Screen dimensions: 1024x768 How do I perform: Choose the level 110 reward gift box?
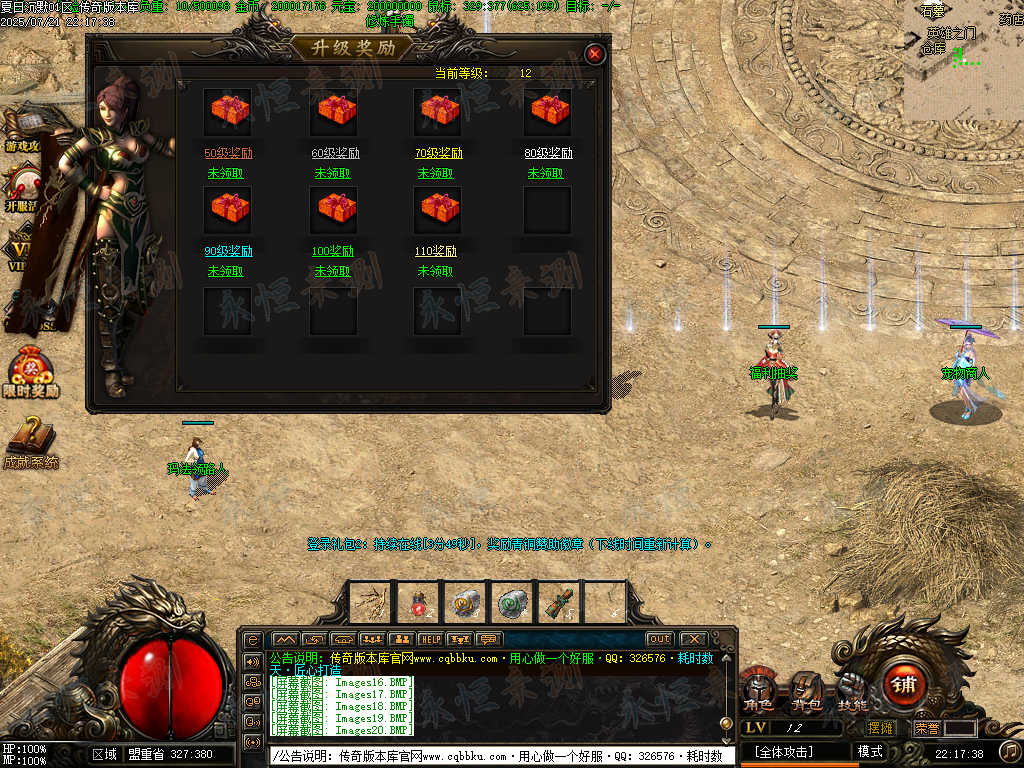pyautogui.click(x=439, y=208)
